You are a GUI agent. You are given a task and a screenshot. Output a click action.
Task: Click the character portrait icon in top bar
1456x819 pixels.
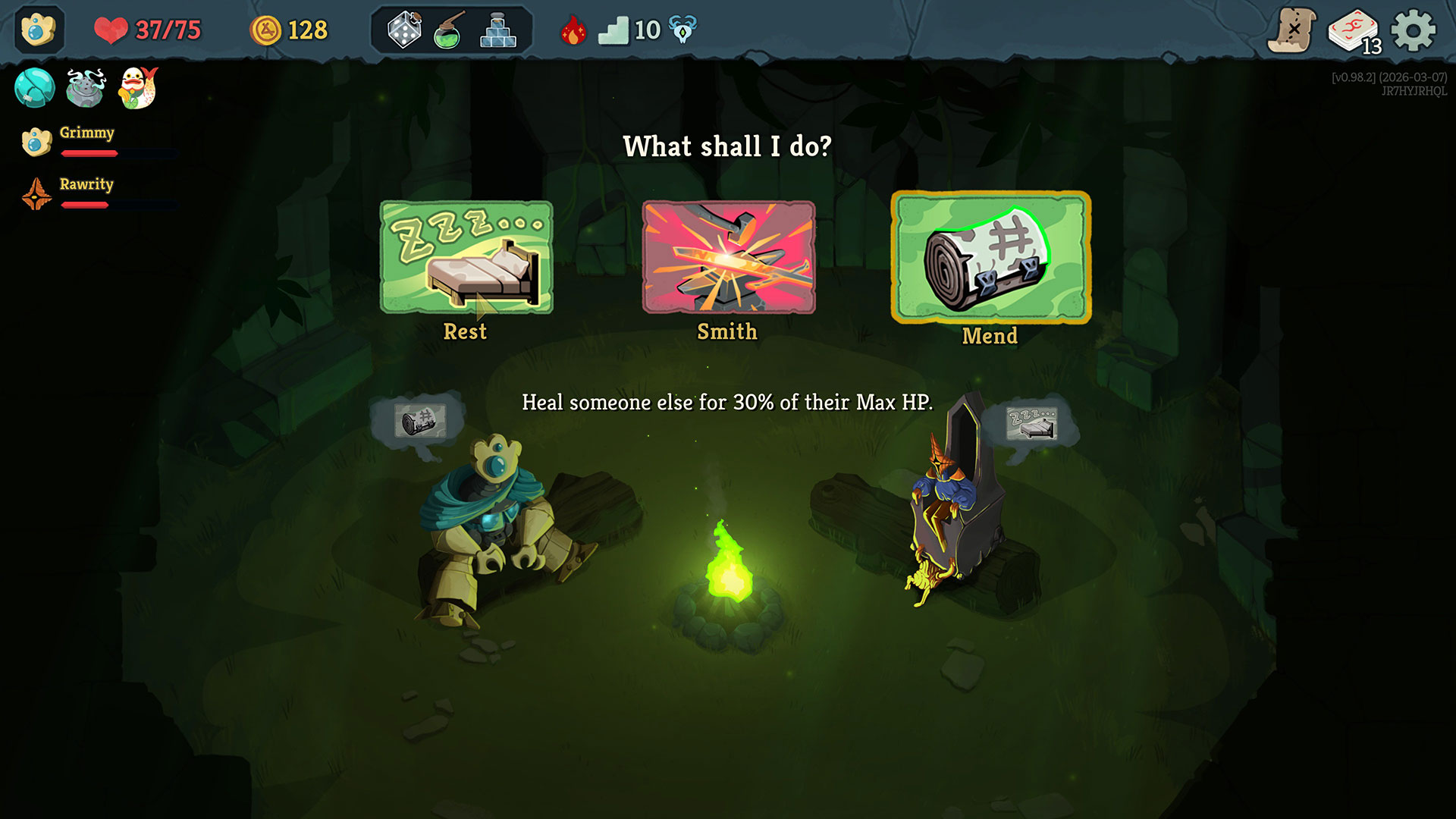39,30
